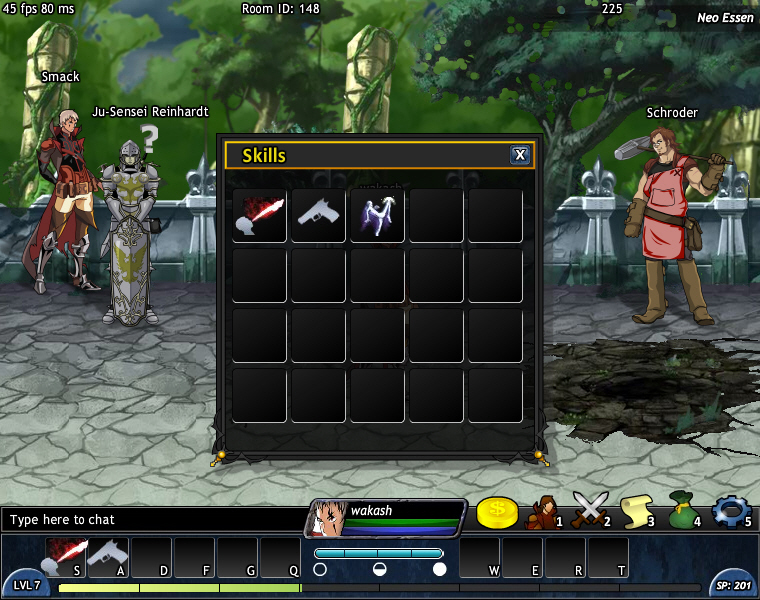The height and width of the screenshot is (600, 760).
Task: Click the wakash player portrait
Action: click(x=327, y=519)
